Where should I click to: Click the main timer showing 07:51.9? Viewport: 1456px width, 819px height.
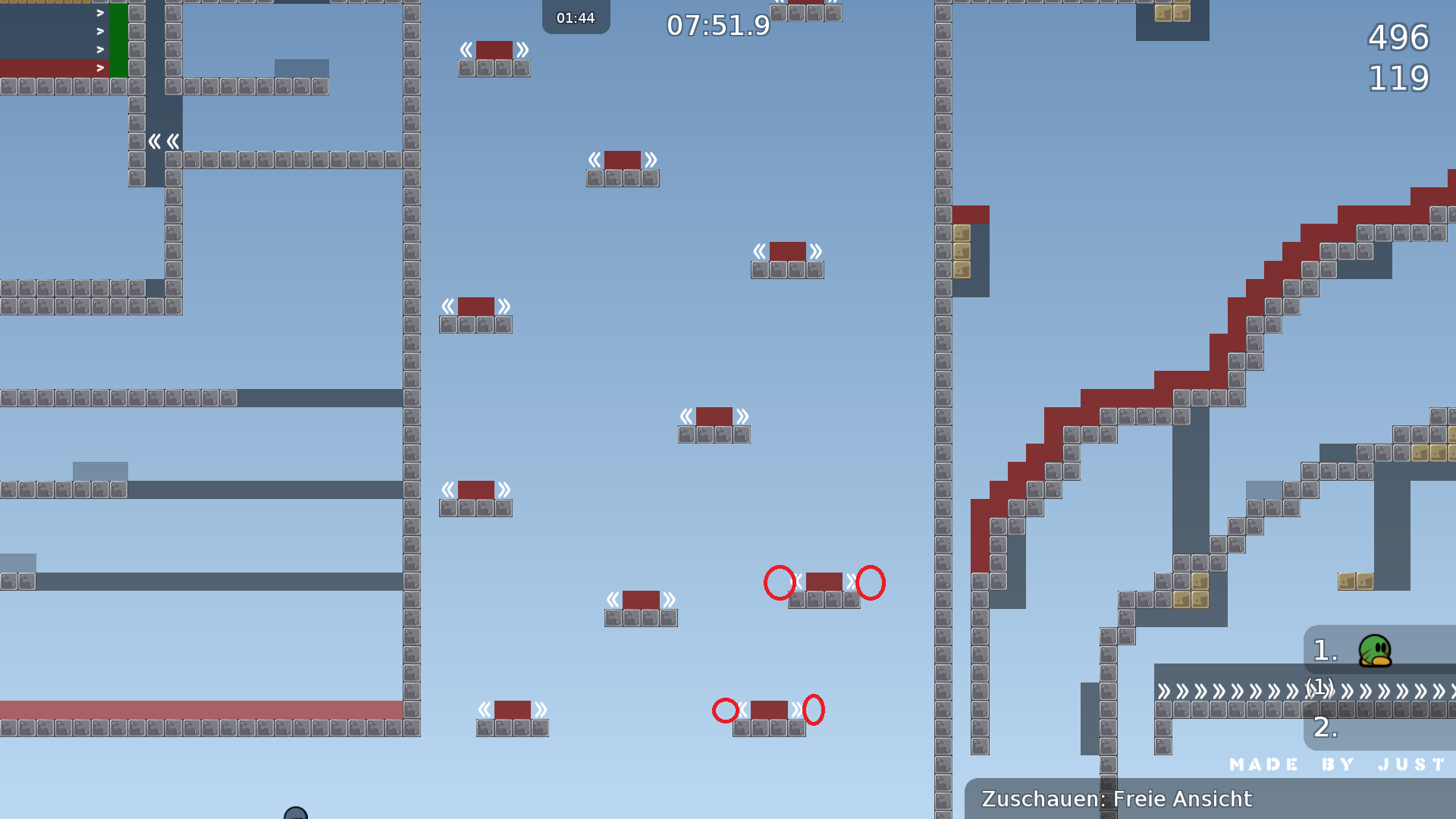pyautogui.click(x=717, y=25)
